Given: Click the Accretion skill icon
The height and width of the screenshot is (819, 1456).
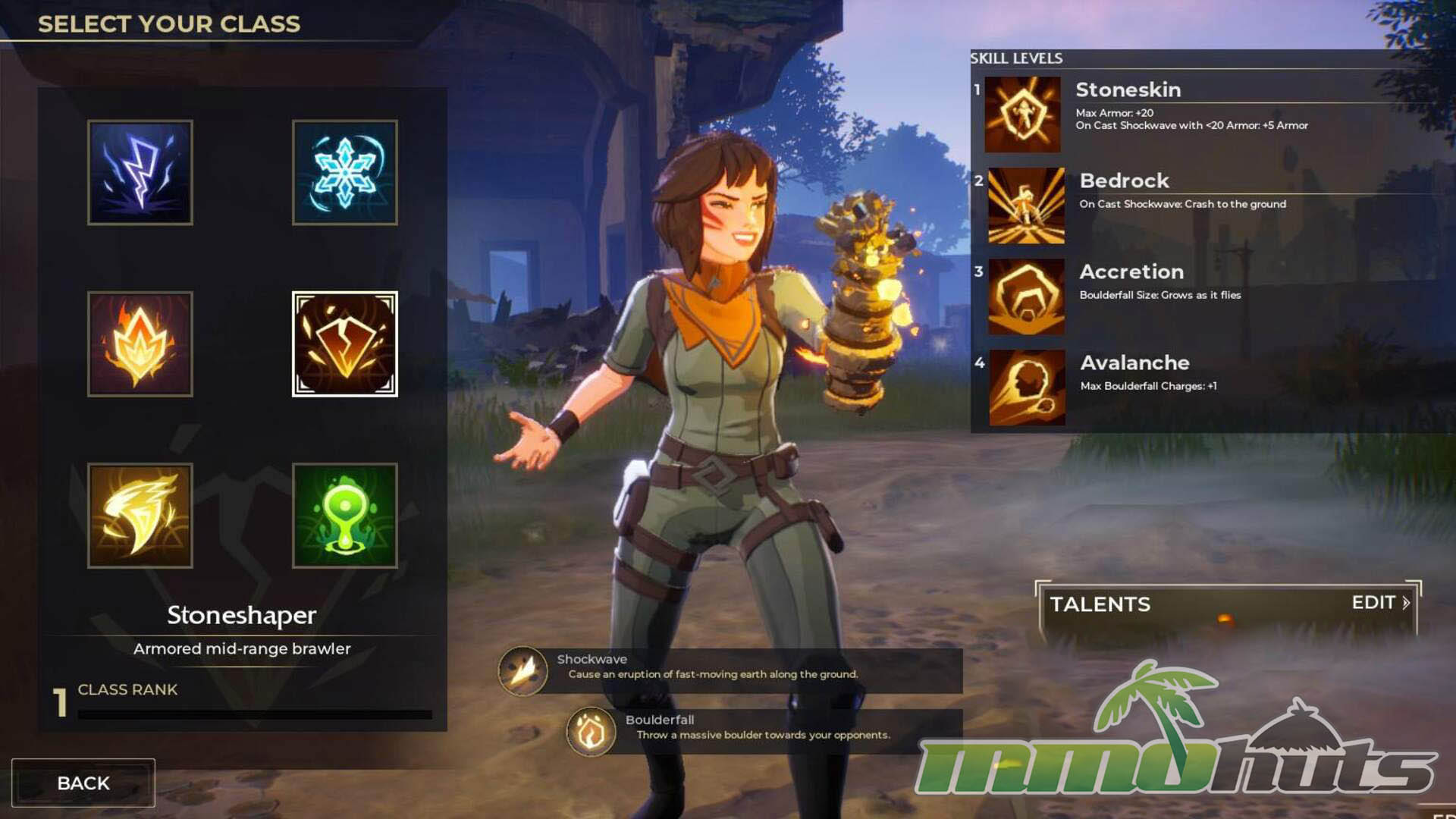Looking at the screenshot, I should pyautogui.click(x=1026, y=297).
